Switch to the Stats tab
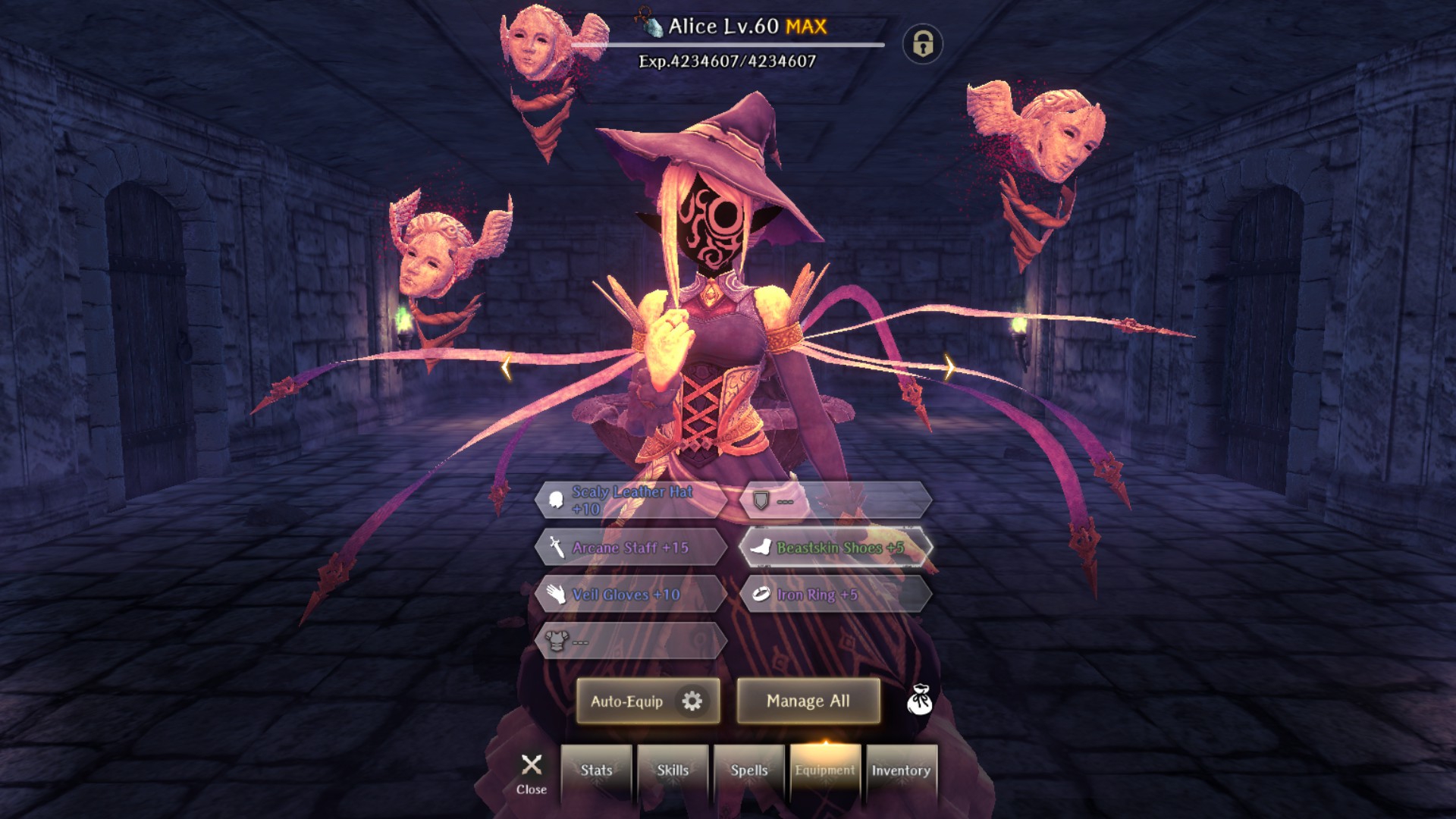 pos(597,771)
